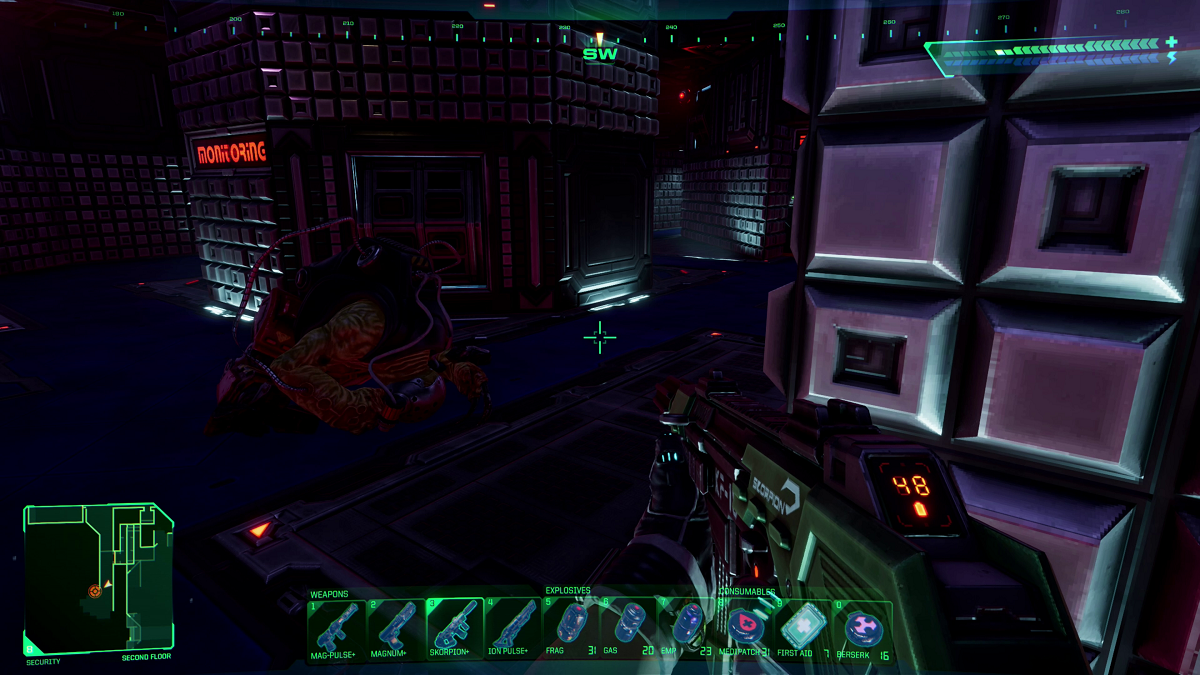The height and width of the screenshot is (675, 1200).
Task: Equip the Magnum+ from the hotbar
Action: 396,627
